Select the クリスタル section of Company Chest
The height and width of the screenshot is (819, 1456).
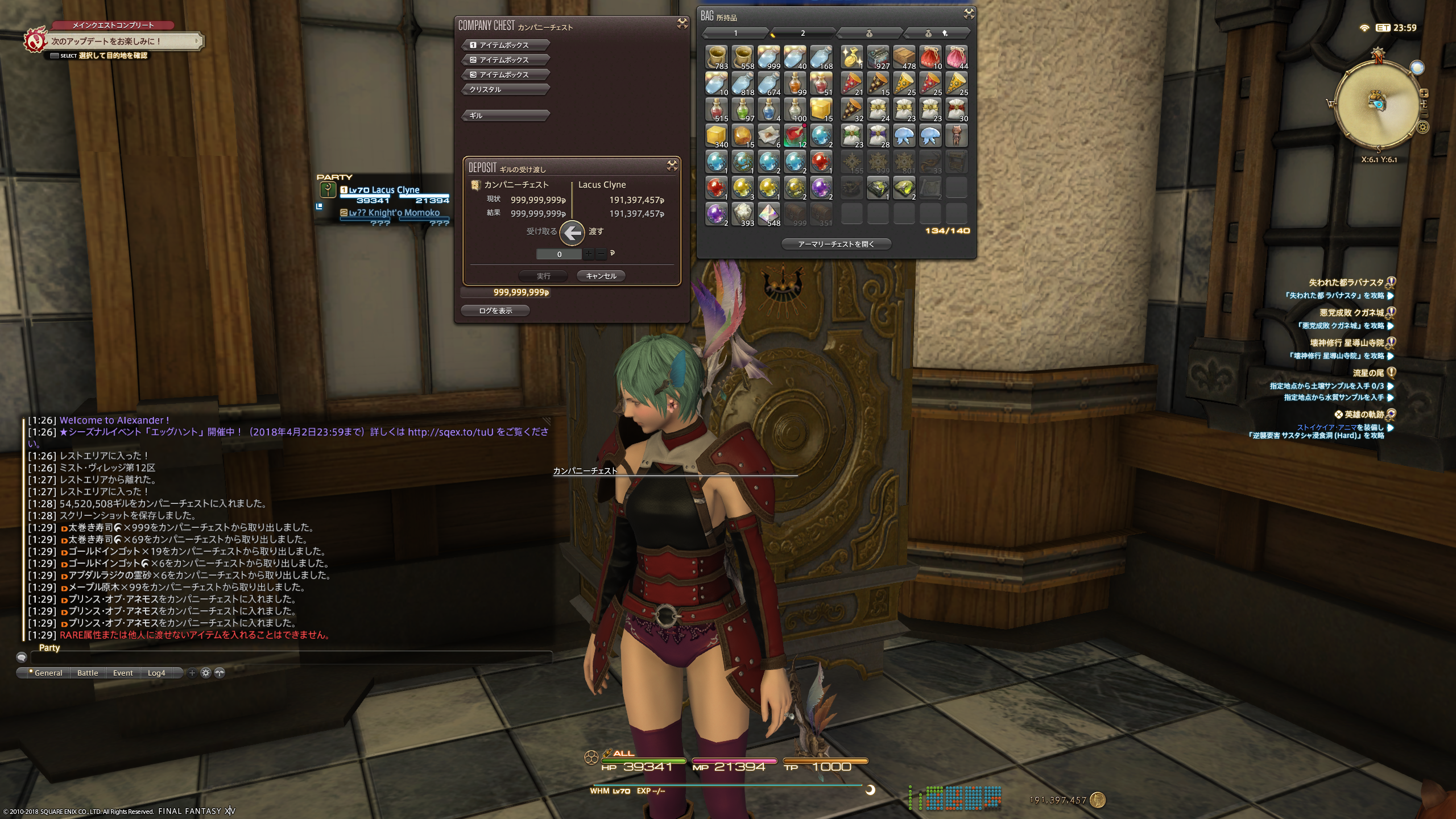pos(505,89)
